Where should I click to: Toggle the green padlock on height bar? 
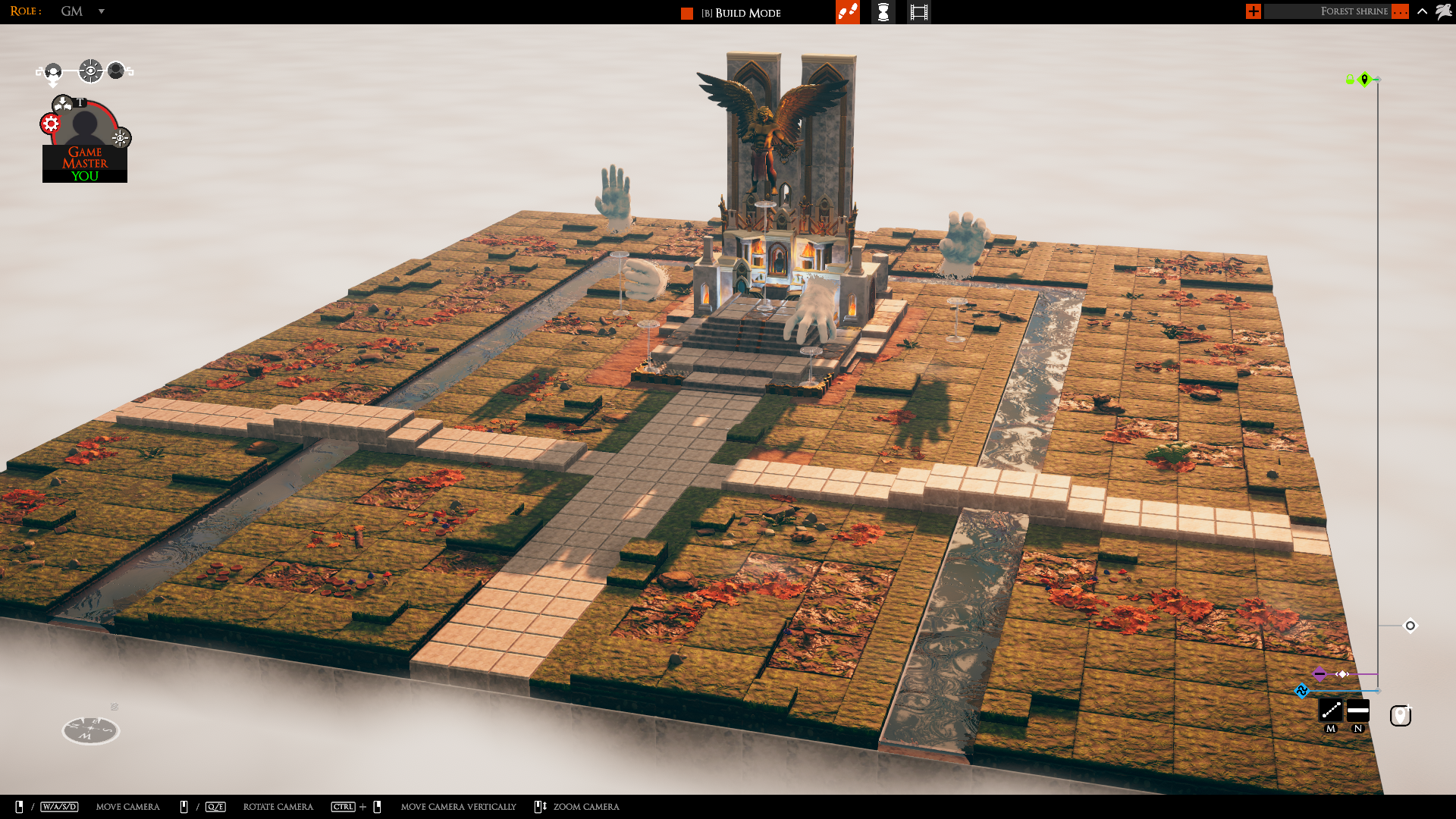1350,80
